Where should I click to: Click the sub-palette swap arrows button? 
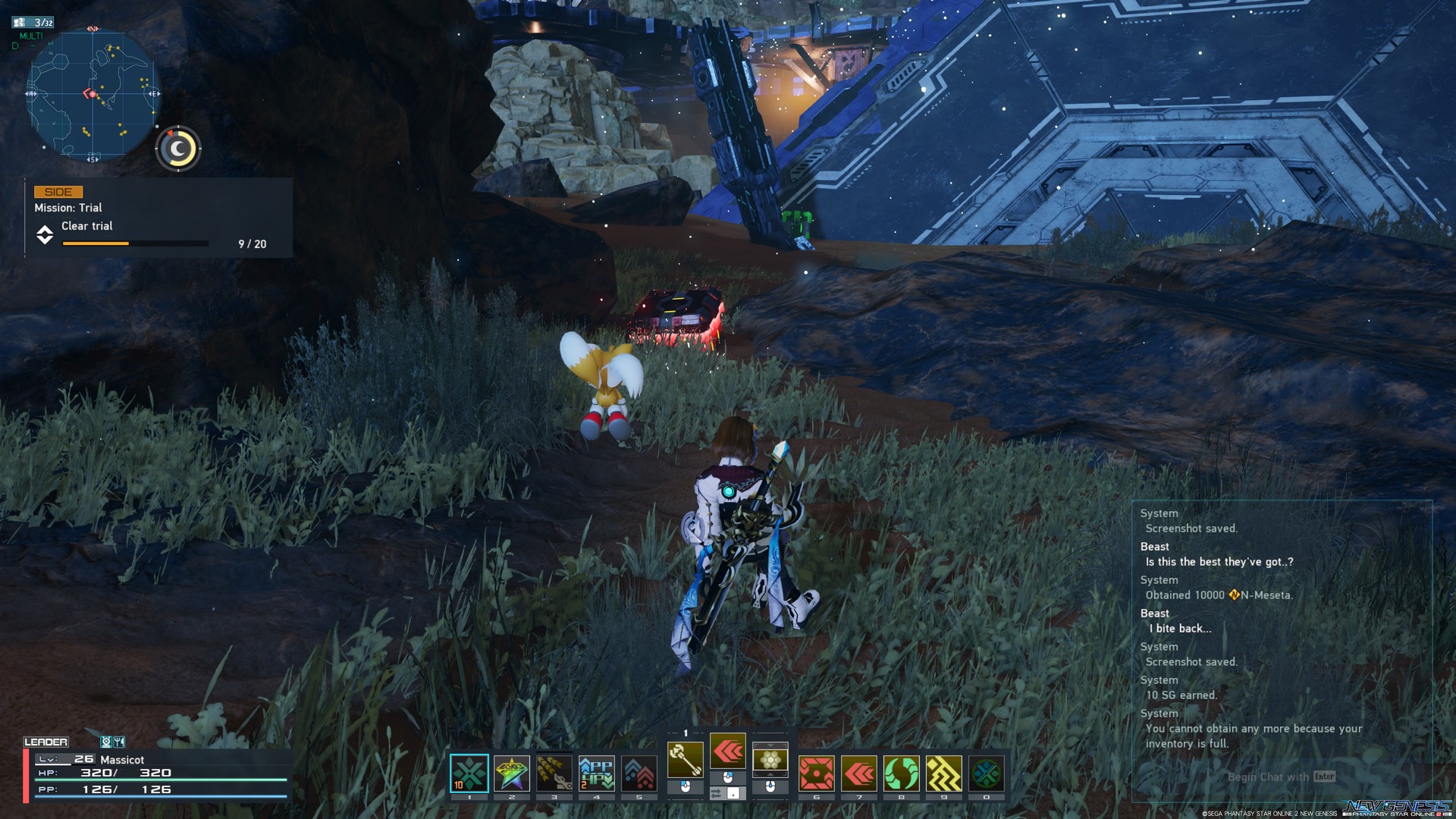click(x=717, y=793)
